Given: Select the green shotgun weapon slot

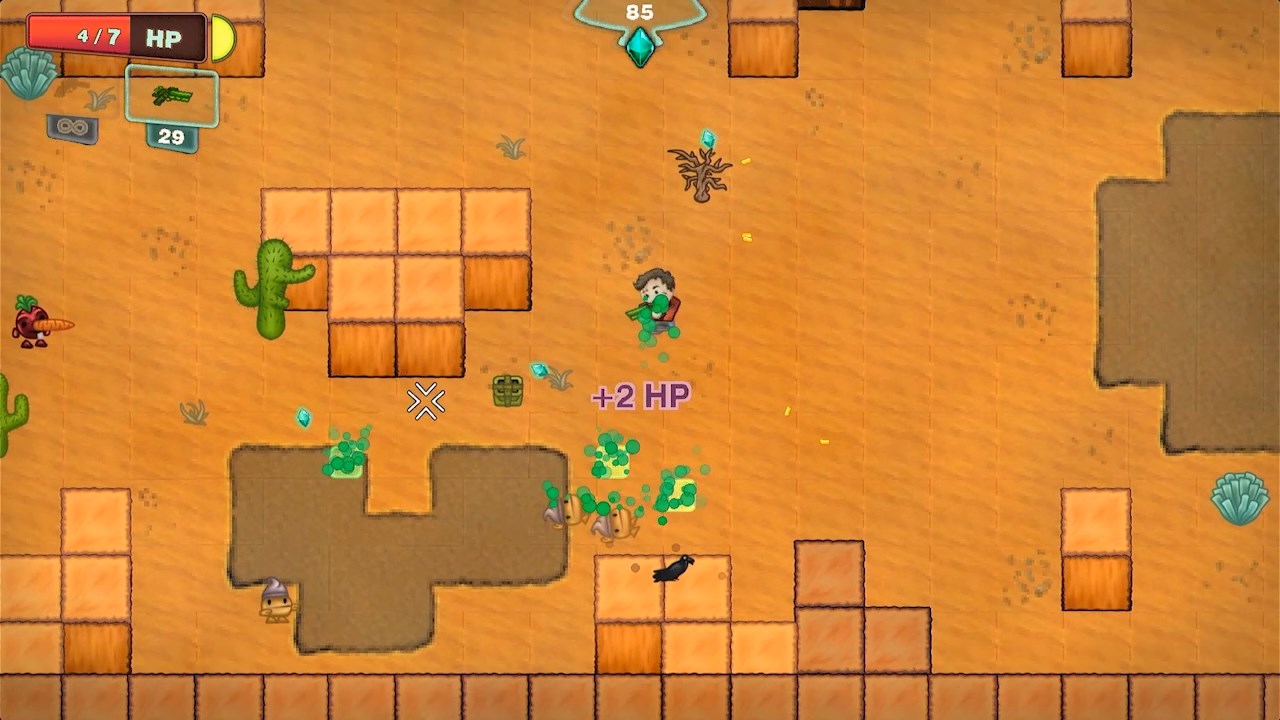Looking at the screenshot, I should click(170, 96).
